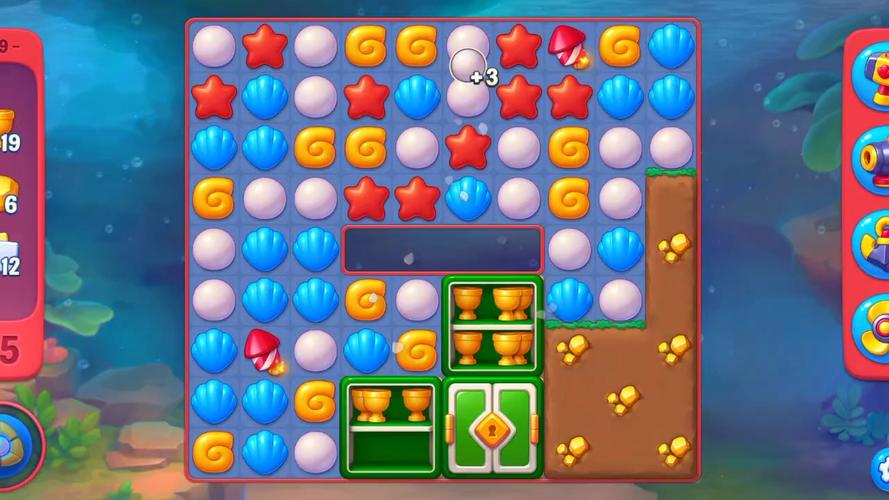
Task: Use the cannon booster
Action: point(872,160)
